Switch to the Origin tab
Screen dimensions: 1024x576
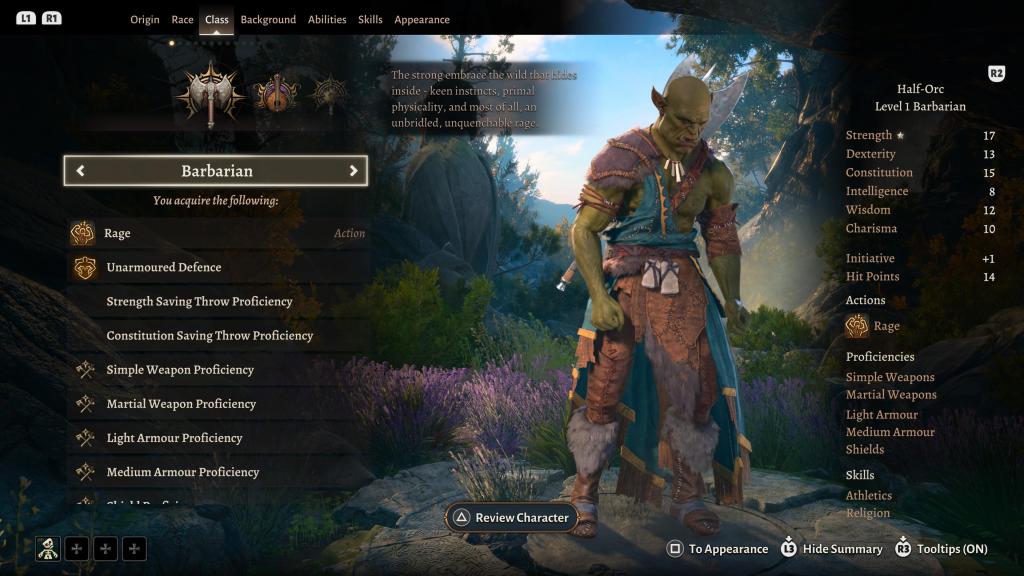pos(145,20)
